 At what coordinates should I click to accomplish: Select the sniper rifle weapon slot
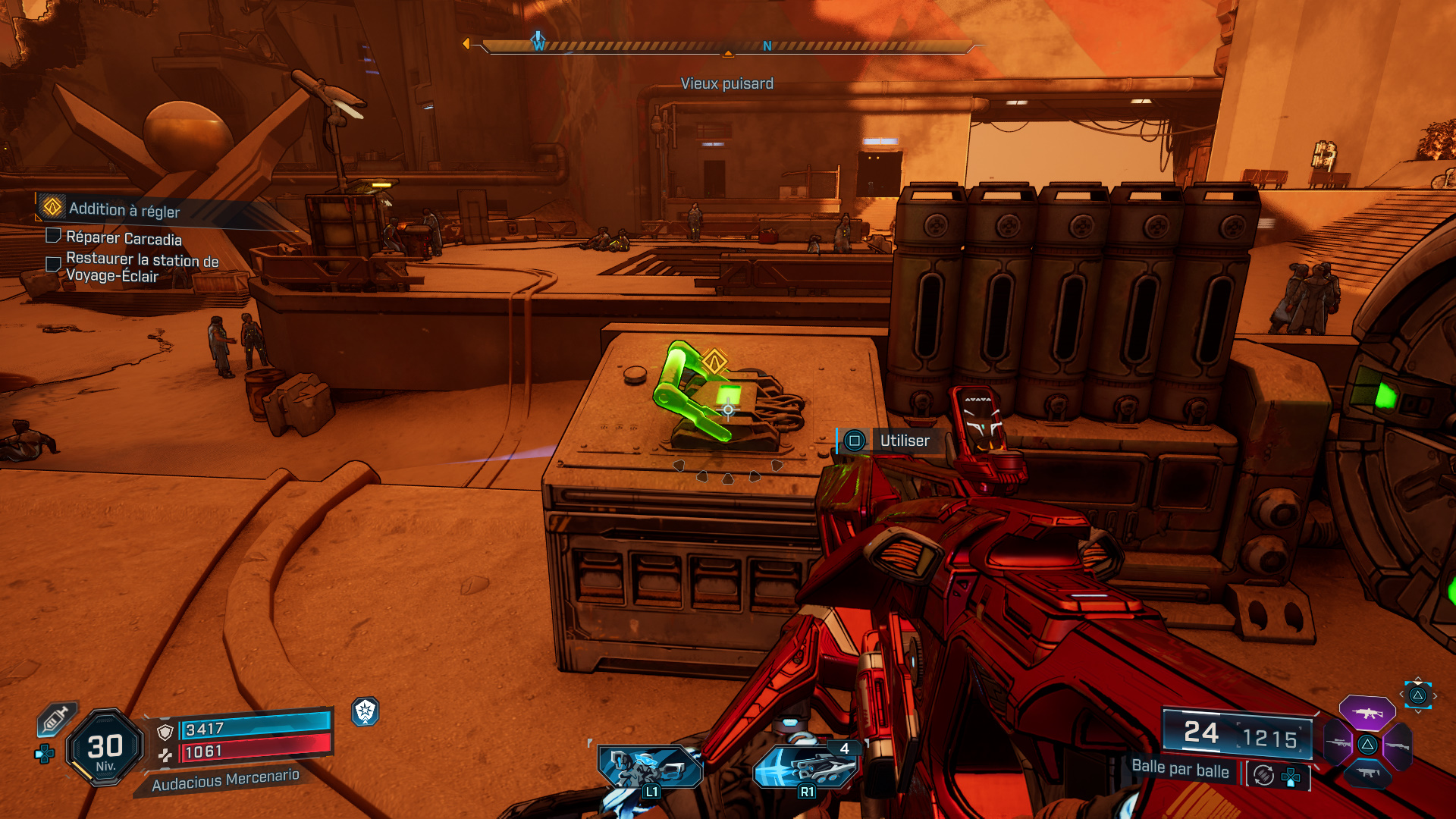tap(1338, 745)
